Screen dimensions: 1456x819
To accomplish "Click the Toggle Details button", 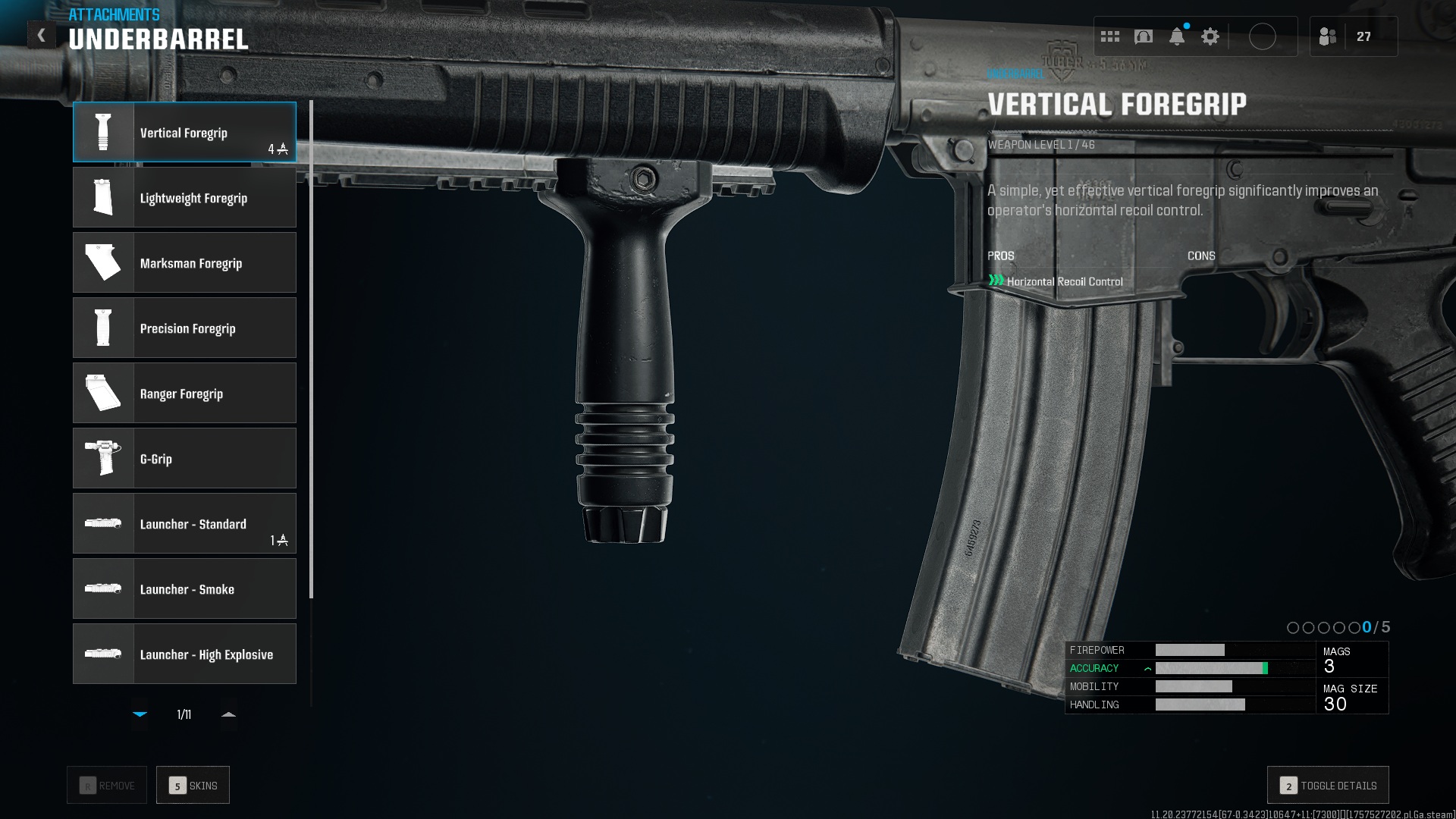I will point(1328,785).
